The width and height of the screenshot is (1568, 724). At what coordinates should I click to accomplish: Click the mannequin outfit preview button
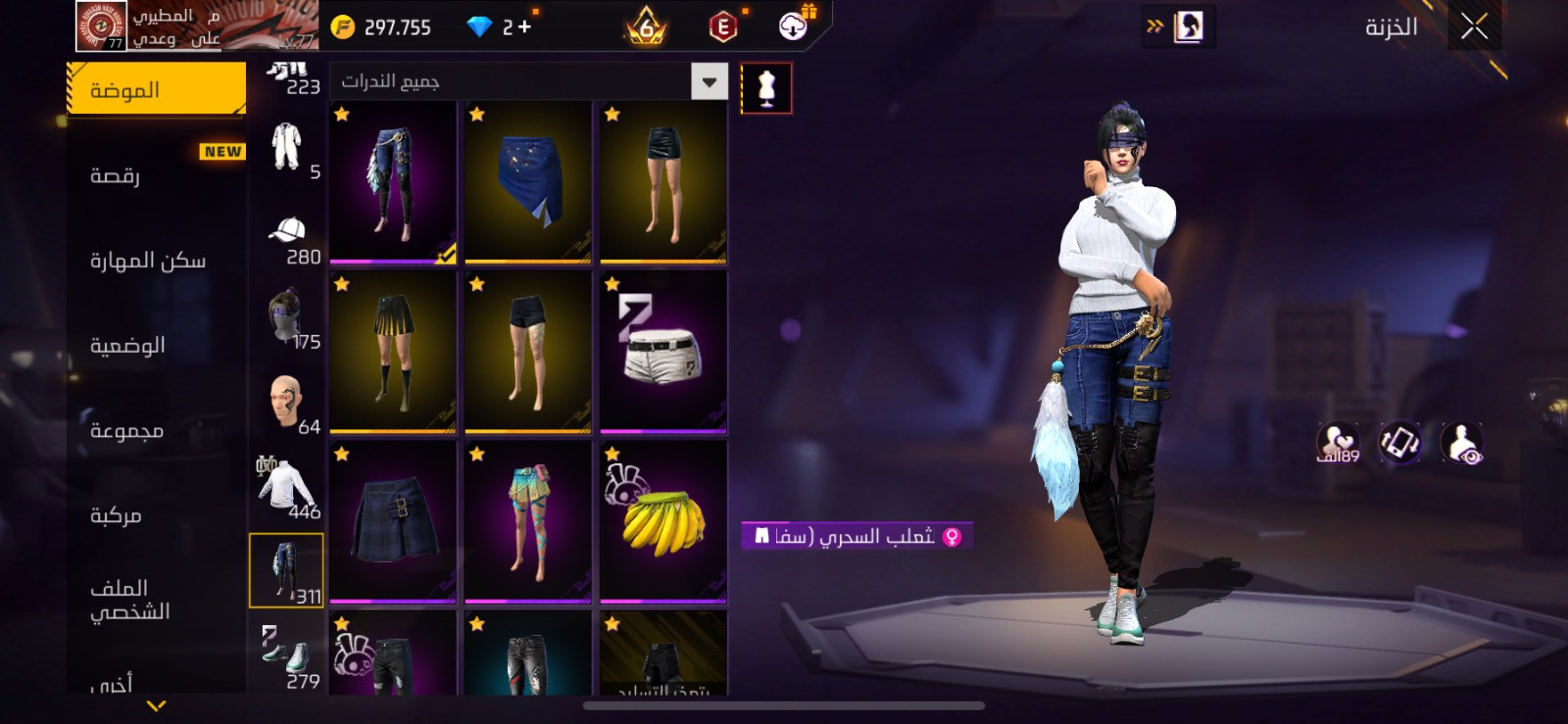click(766, 88)
